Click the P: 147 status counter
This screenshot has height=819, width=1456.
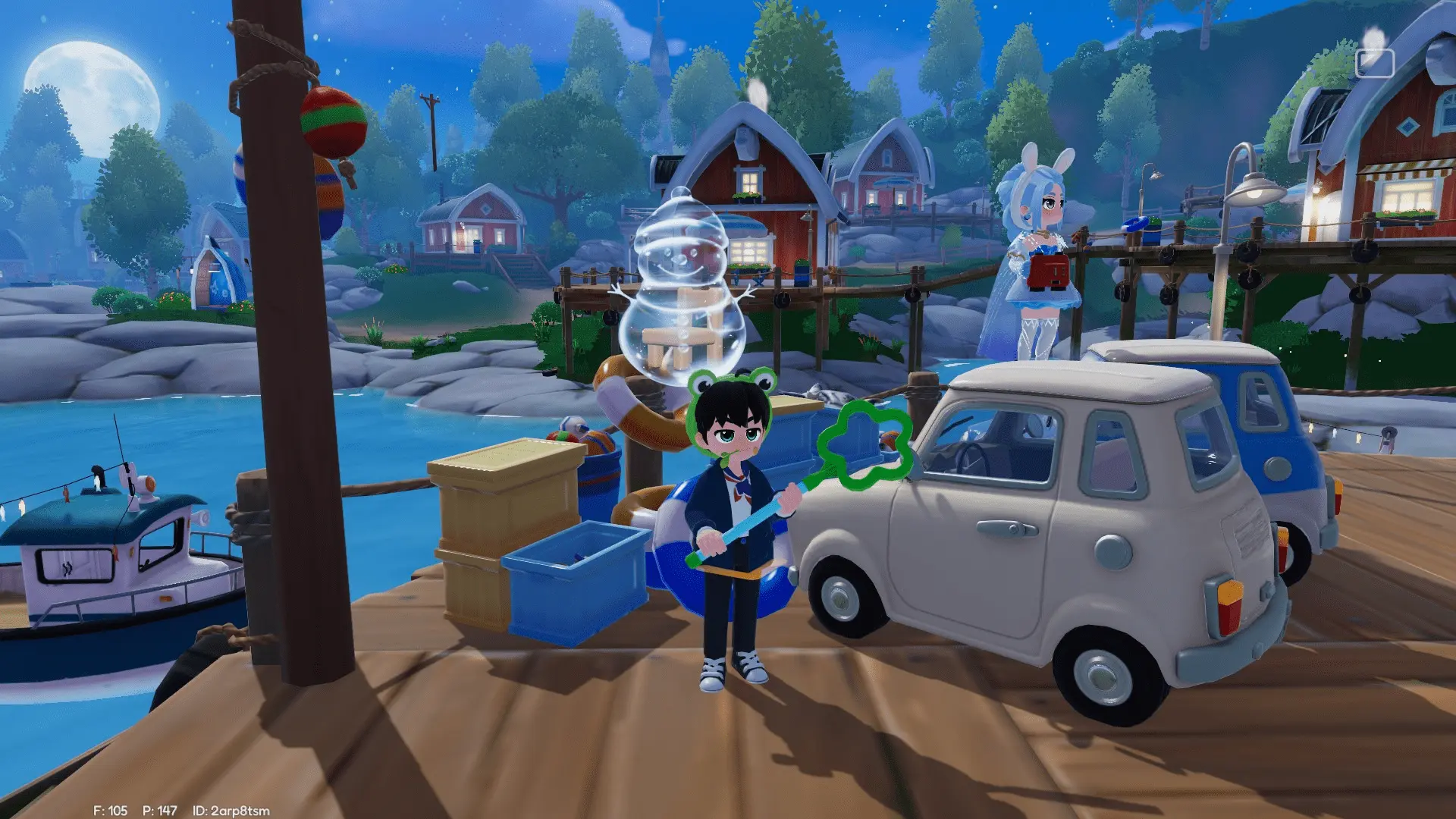coord(159,809)
